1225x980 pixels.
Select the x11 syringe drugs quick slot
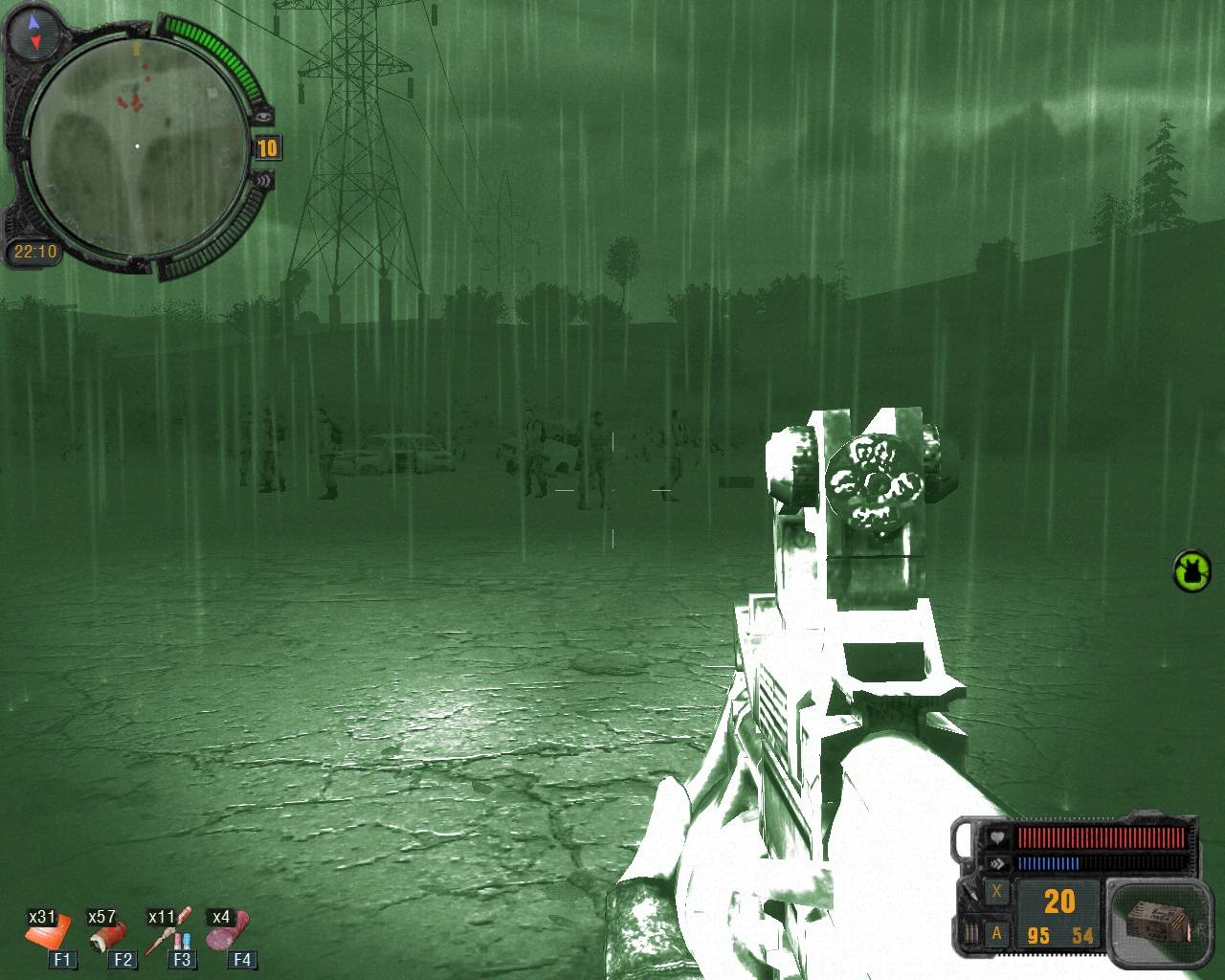pos(171,931)
